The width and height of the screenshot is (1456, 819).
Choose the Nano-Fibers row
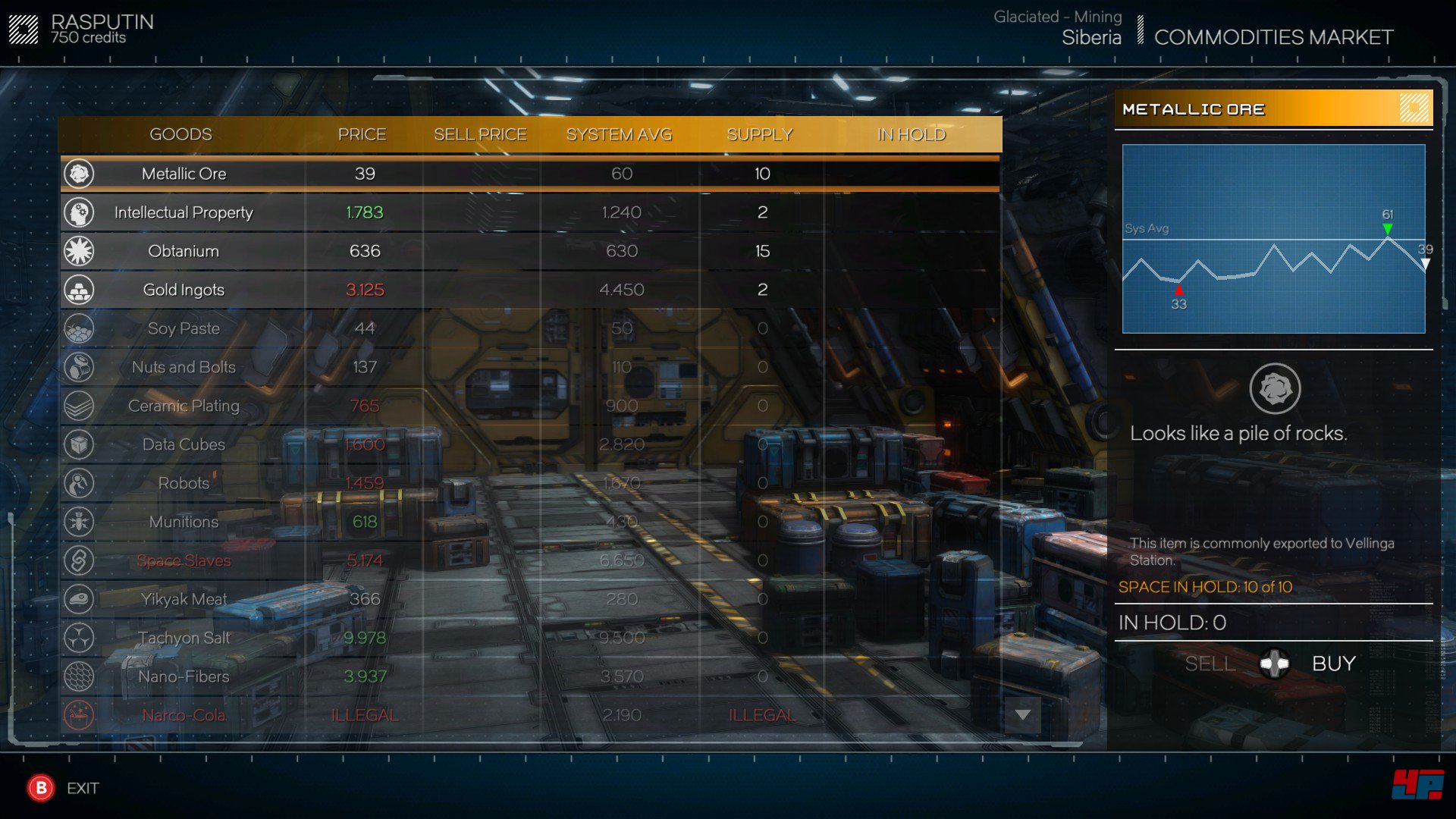tap(184, 676)
